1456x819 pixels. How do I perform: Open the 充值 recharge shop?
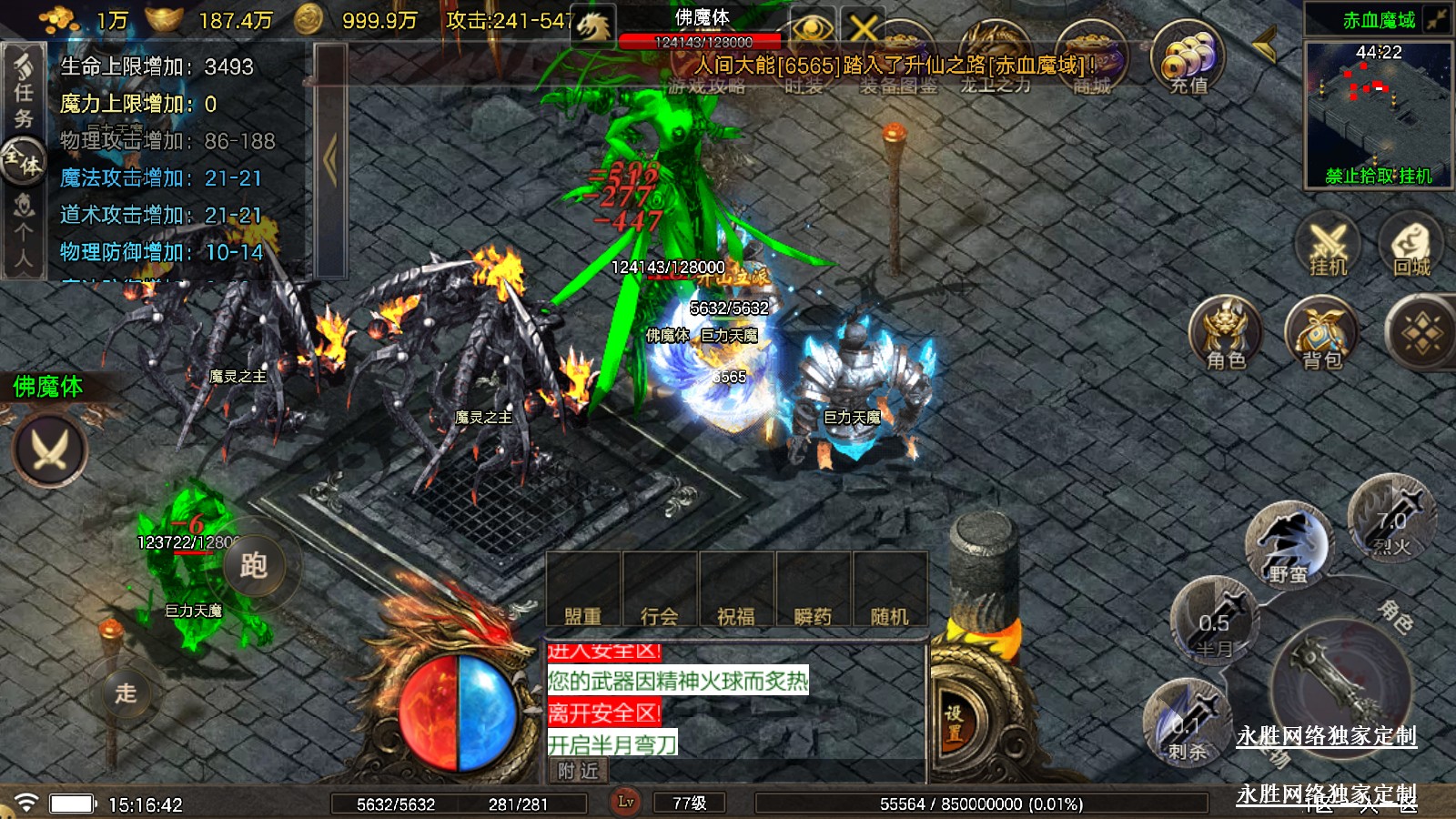tap(1187, 60)
